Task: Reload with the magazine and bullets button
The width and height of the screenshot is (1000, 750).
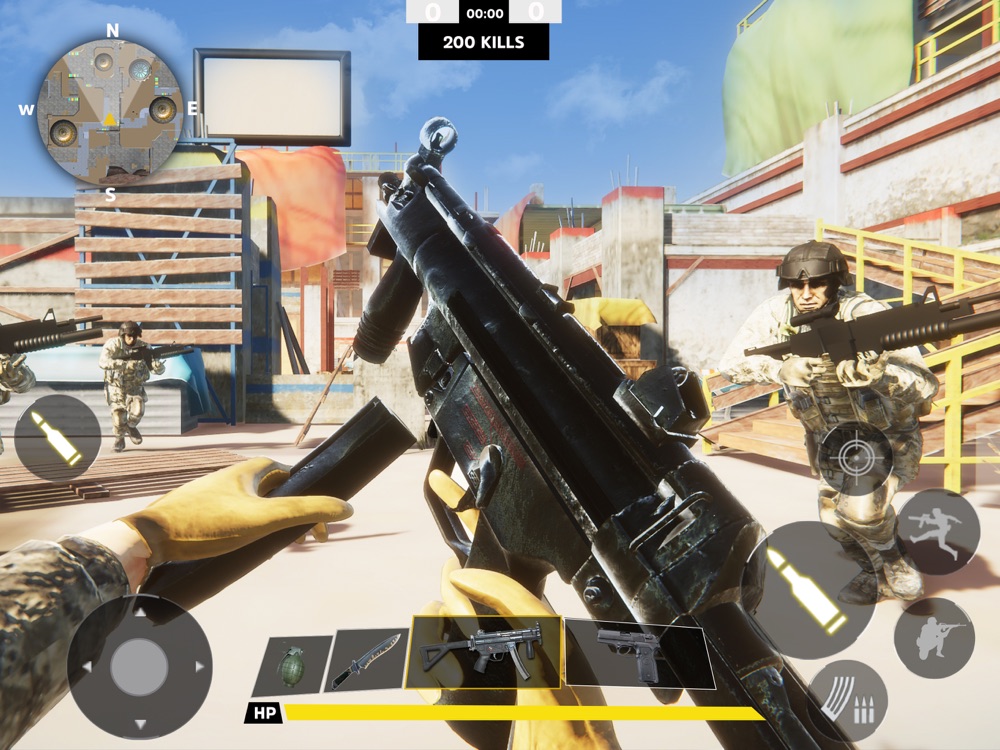Action: (x=847, y=699)
